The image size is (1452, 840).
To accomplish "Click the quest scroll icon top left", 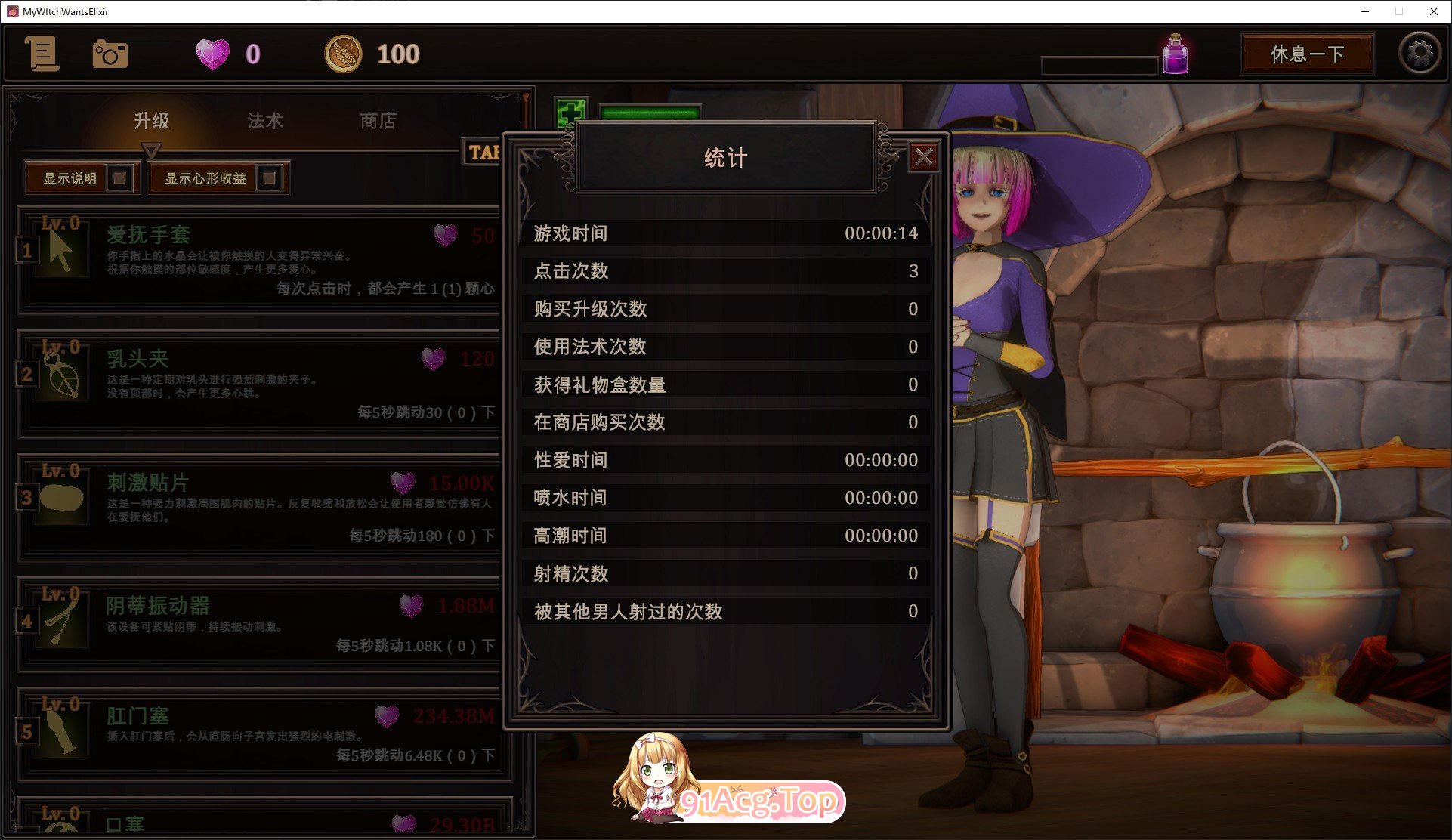I will click(x=42, y=54).
